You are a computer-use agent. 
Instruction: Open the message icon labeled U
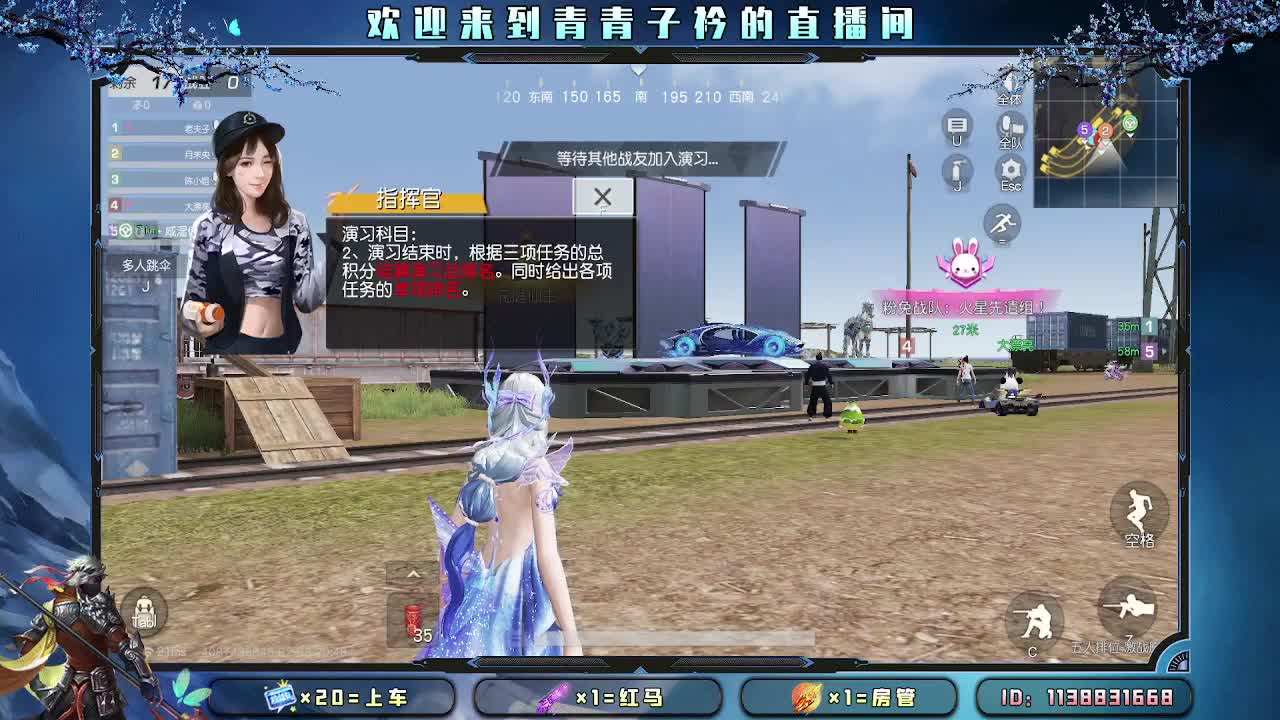[955, 125]
